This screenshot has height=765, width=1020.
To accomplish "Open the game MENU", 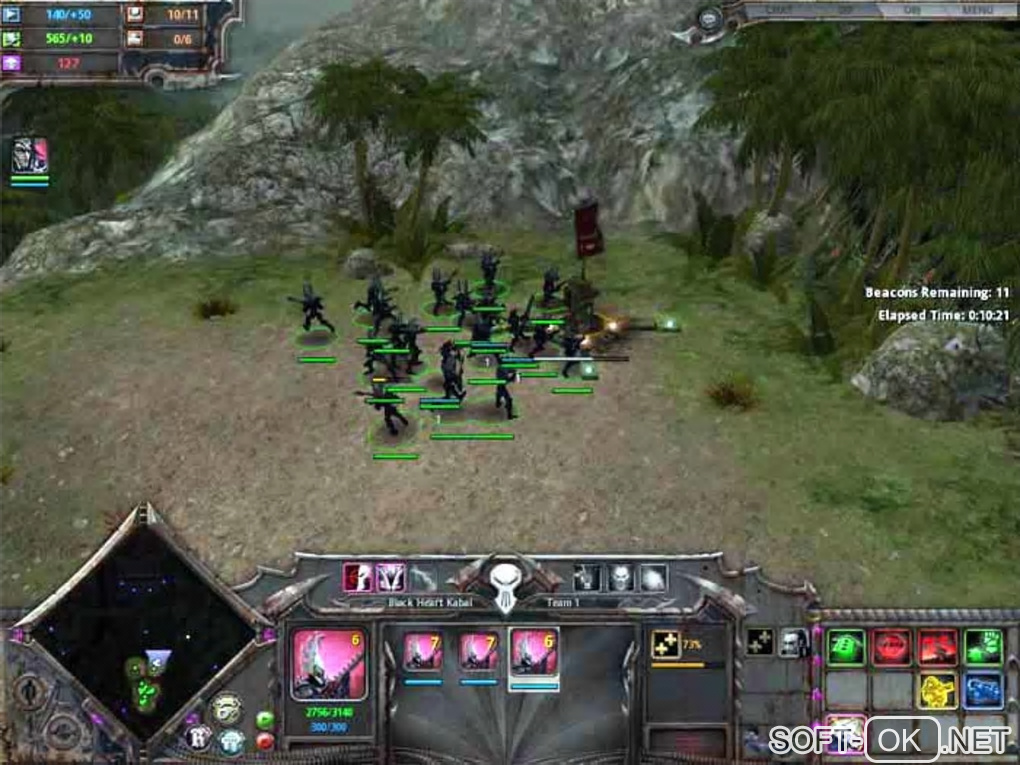I will (977, 10).
